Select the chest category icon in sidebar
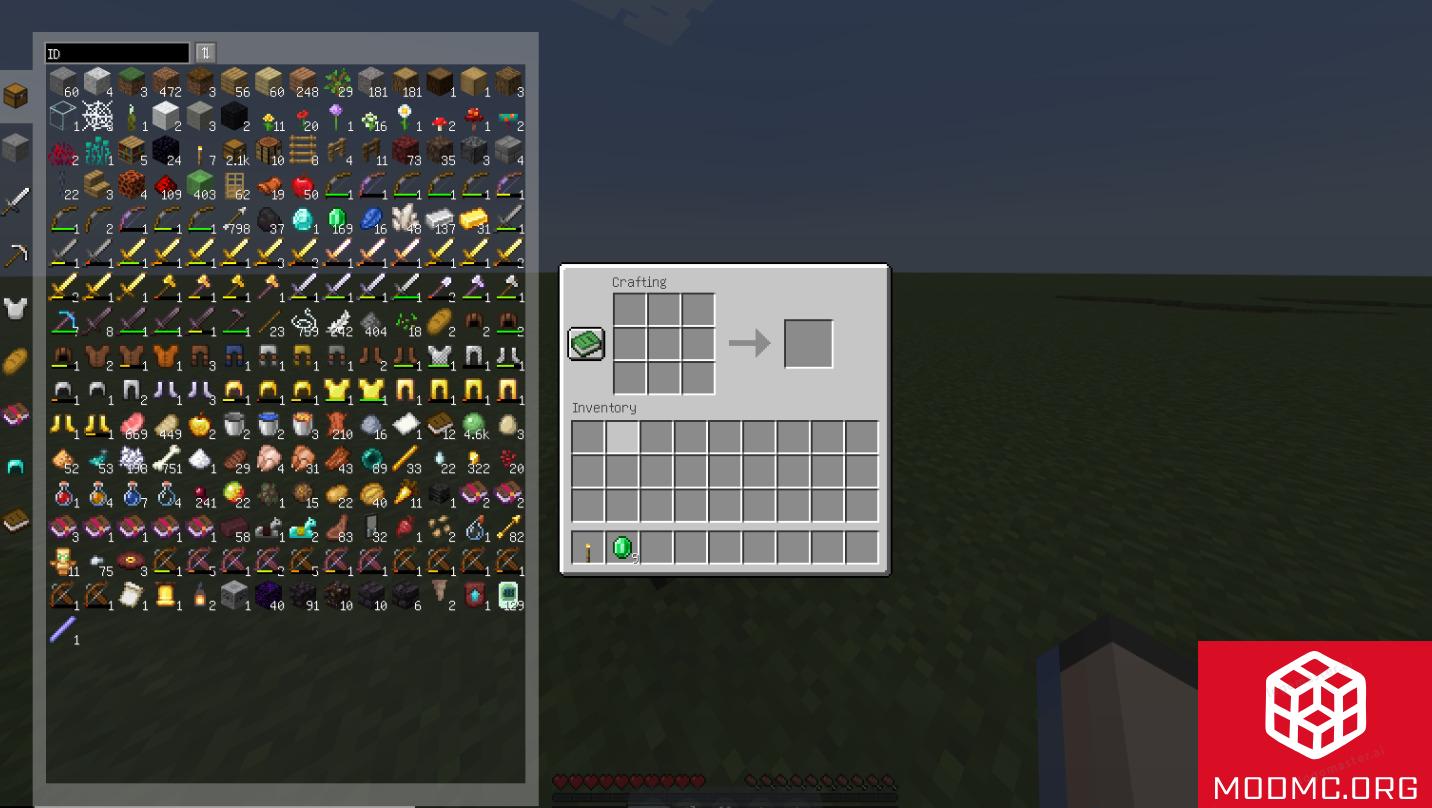1432x808 pixels. [16, 92]
